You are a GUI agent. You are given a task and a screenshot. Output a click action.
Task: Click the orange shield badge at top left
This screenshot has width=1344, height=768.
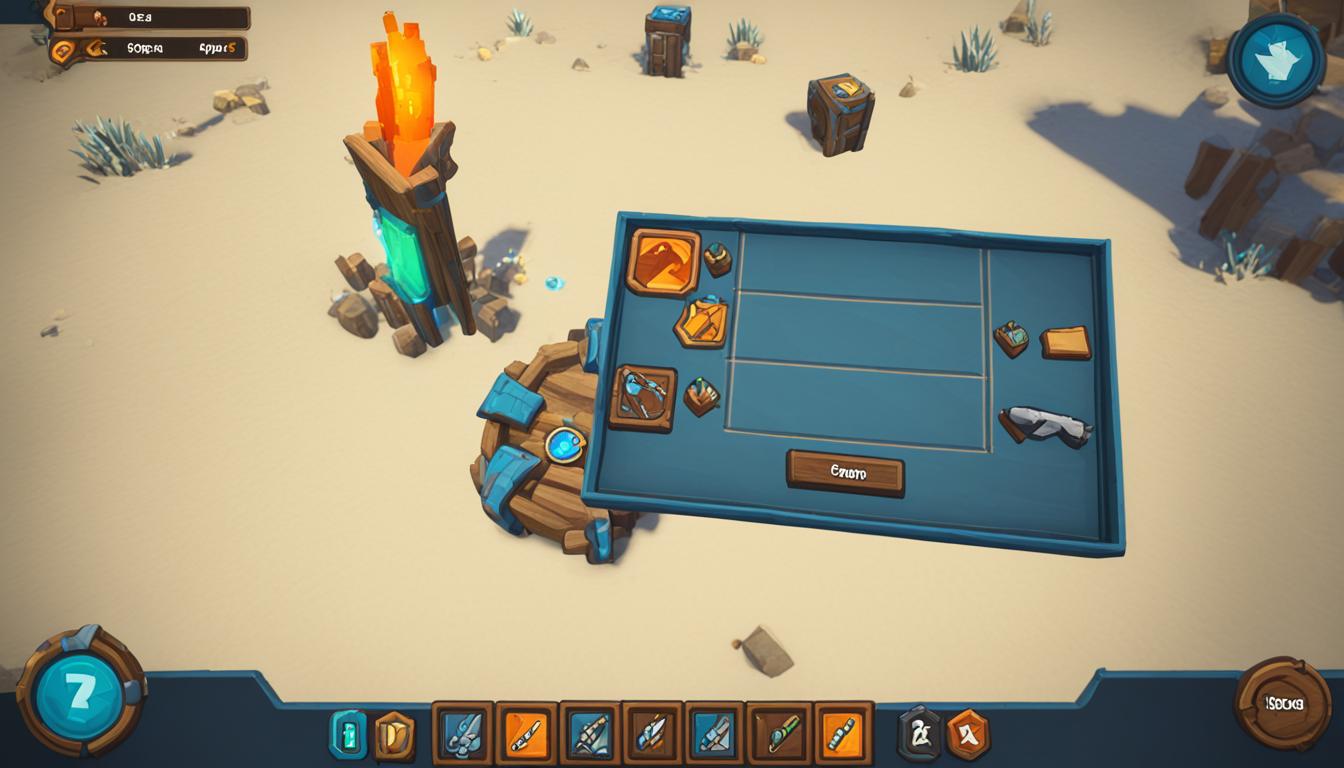pos(63,49)
